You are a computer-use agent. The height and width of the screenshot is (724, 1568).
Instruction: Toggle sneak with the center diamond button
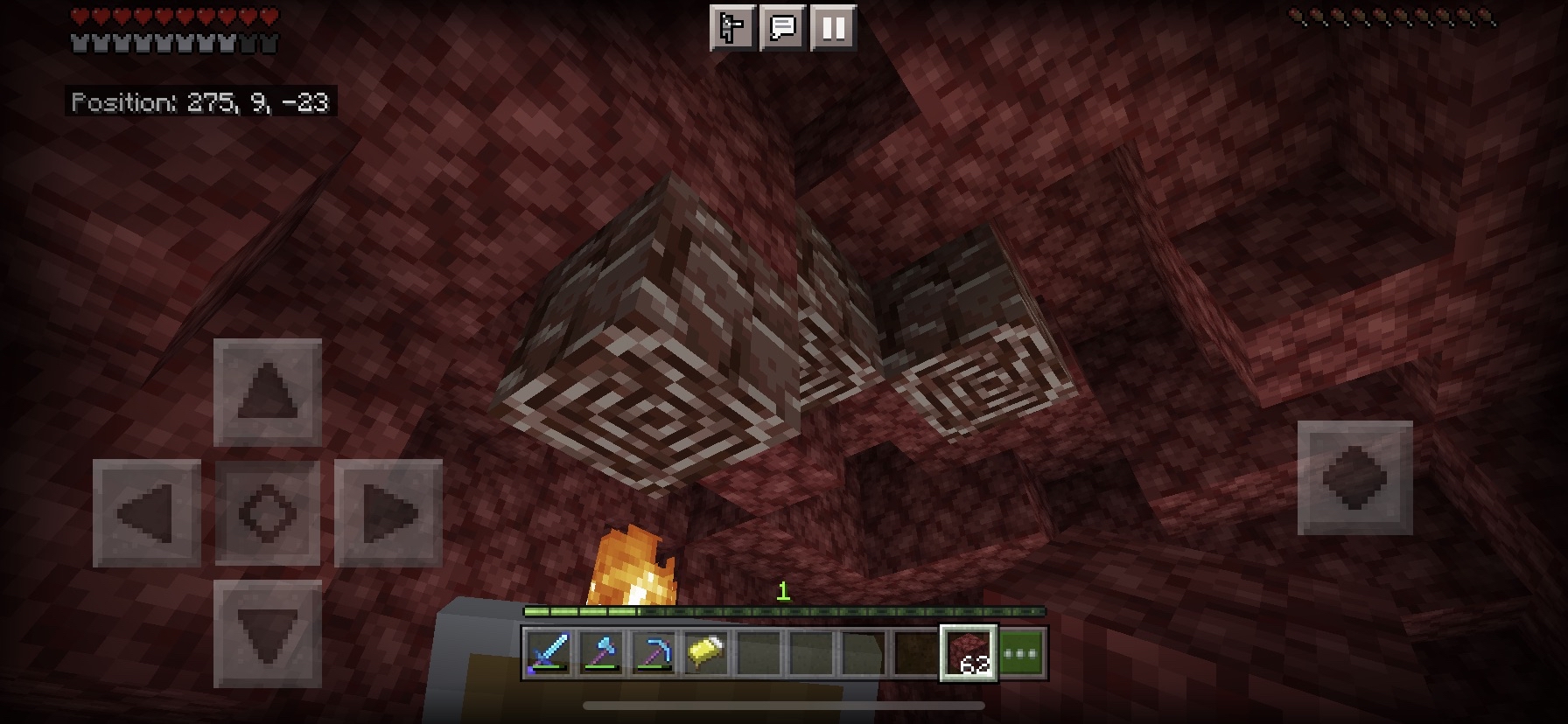point(268,512)
